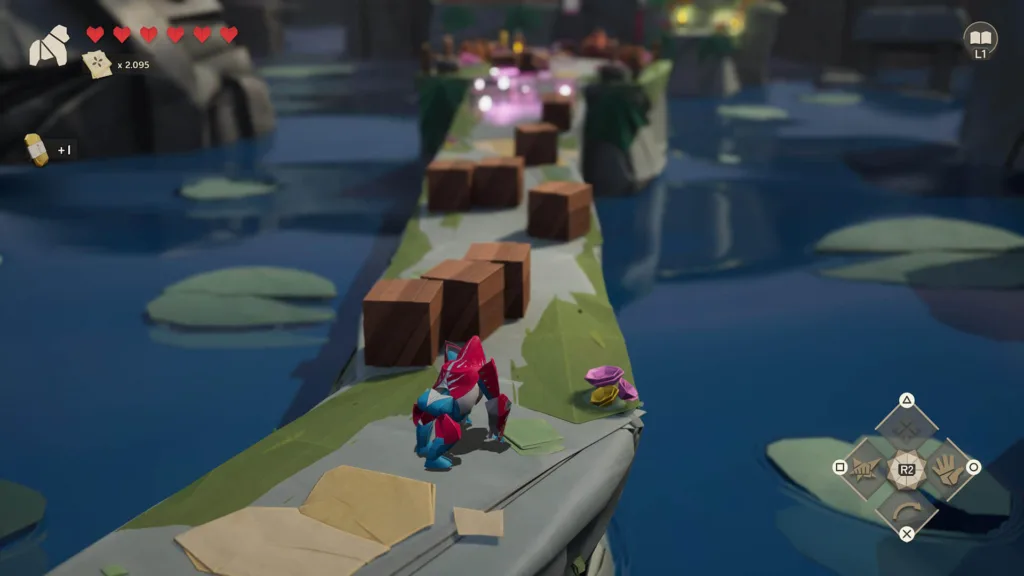
Task: Select the origami gorilla form icon
Action: pos(49,46)
